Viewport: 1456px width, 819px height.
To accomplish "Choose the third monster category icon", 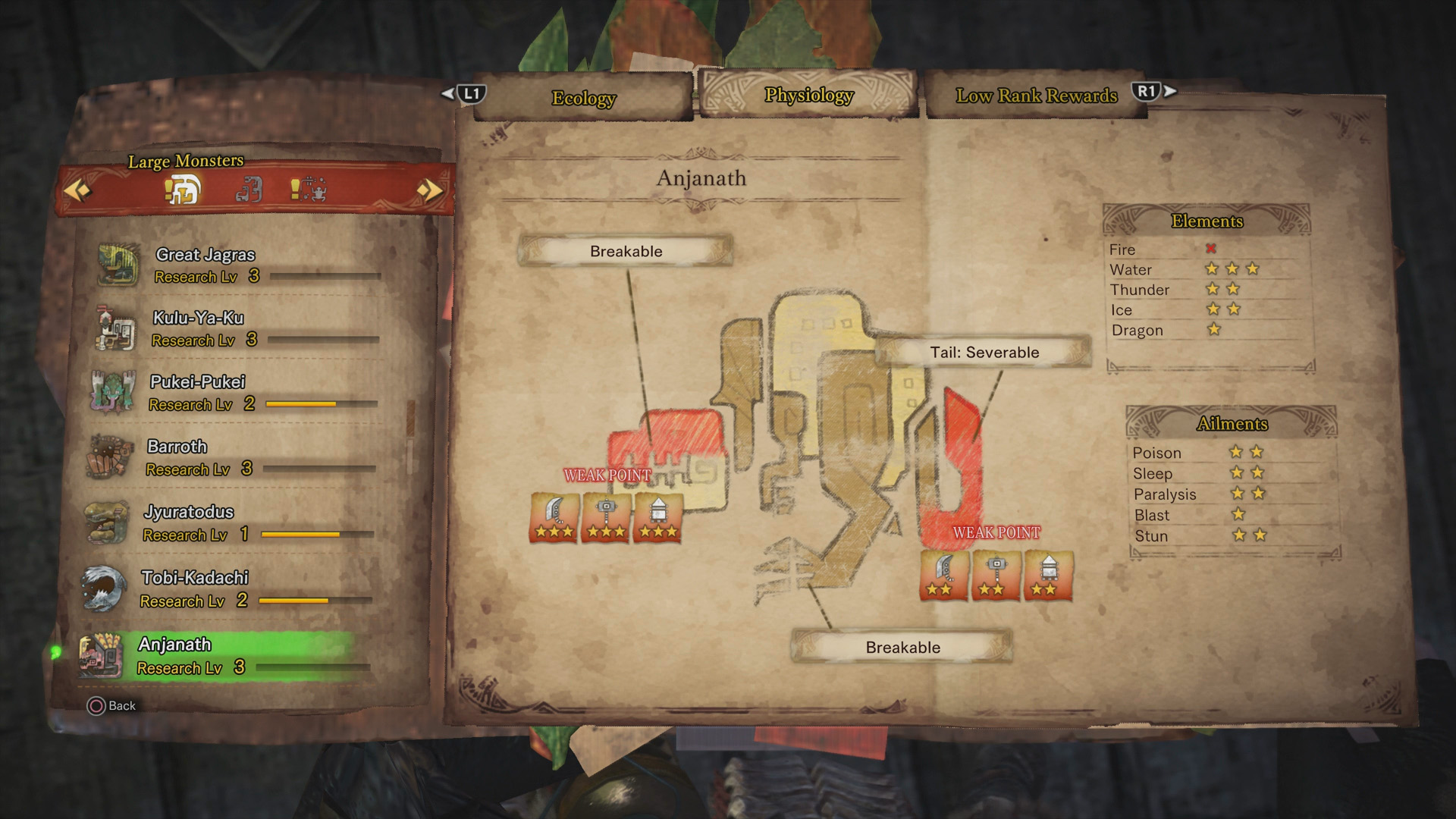I will point(309,190).
